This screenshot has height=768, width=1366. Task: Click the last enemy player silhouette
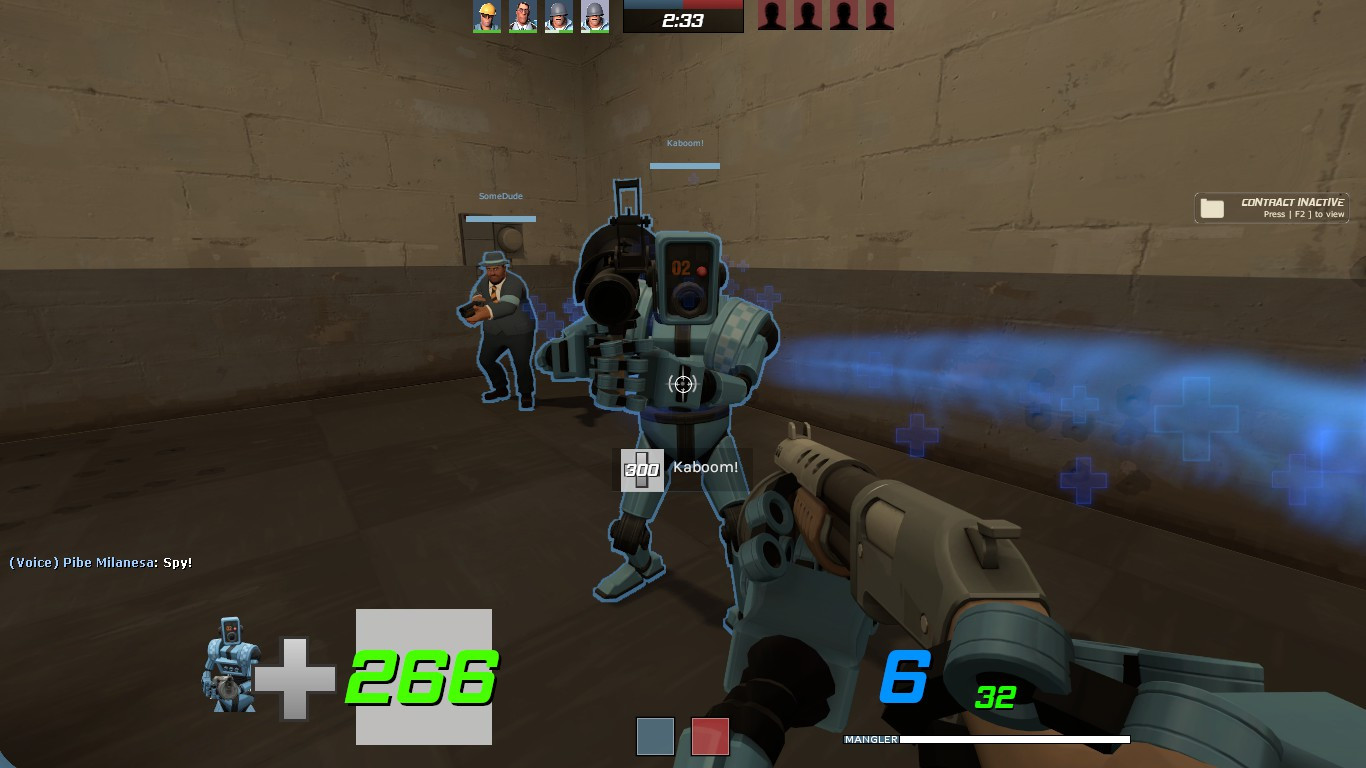880,16
